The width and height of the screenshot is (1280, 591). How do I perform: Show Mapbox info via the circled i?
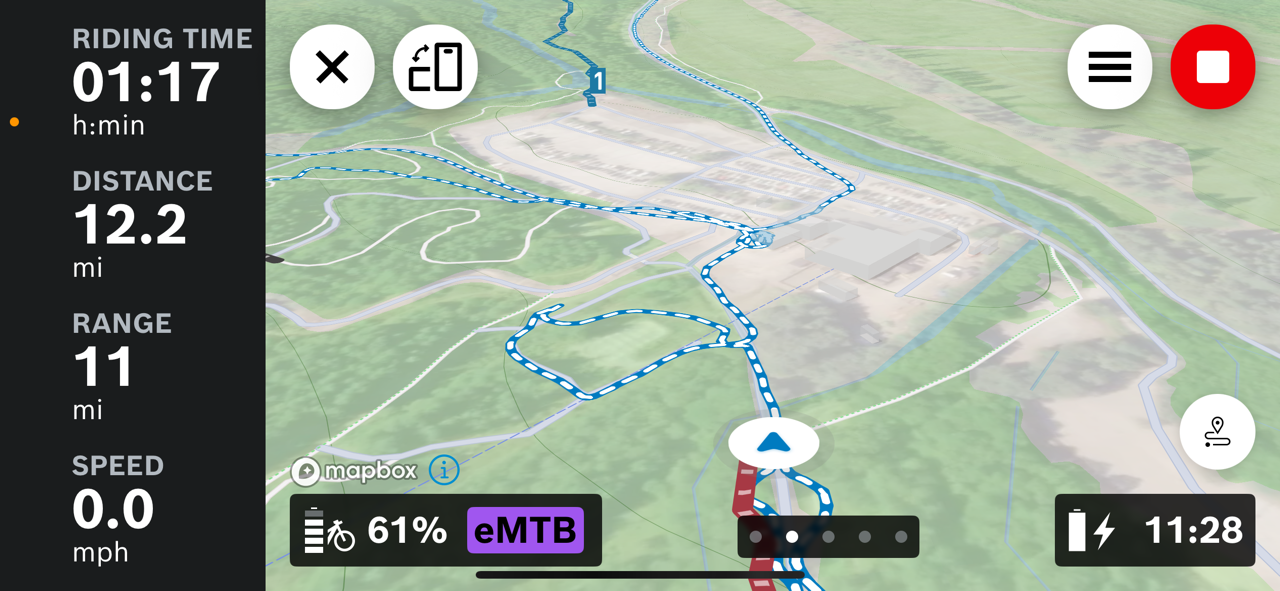coord(444,469)
